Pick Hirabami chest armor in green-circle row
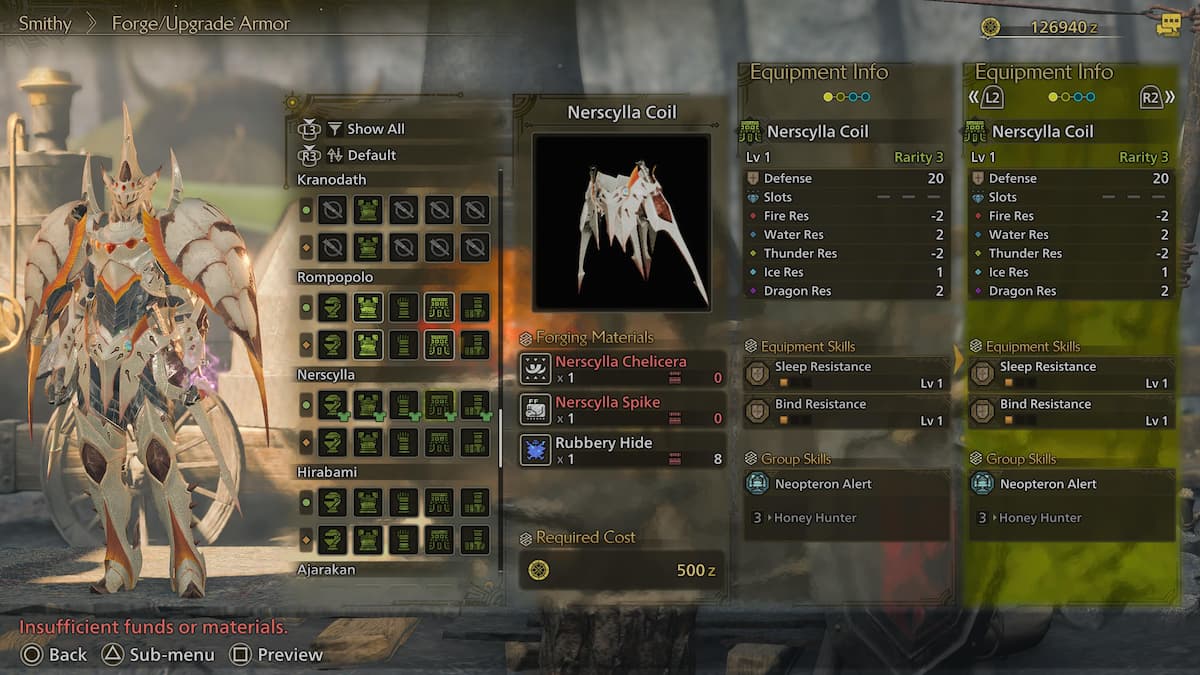Viewport: 1200px width, 675px height. (368, 502)
